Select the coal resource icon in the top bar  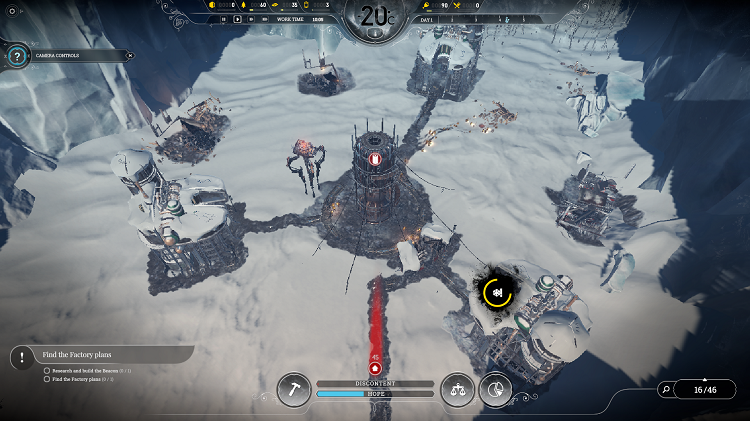pyautogui.click(x=213, y=5)
